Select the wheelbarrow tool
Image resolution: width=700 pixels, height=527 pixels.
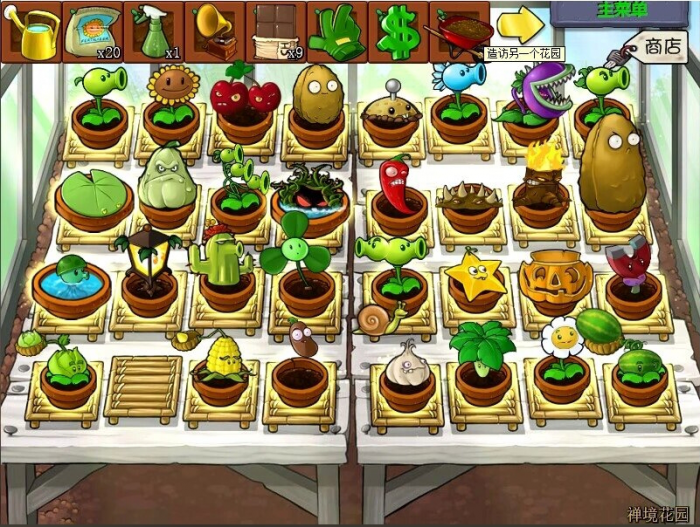459,30
